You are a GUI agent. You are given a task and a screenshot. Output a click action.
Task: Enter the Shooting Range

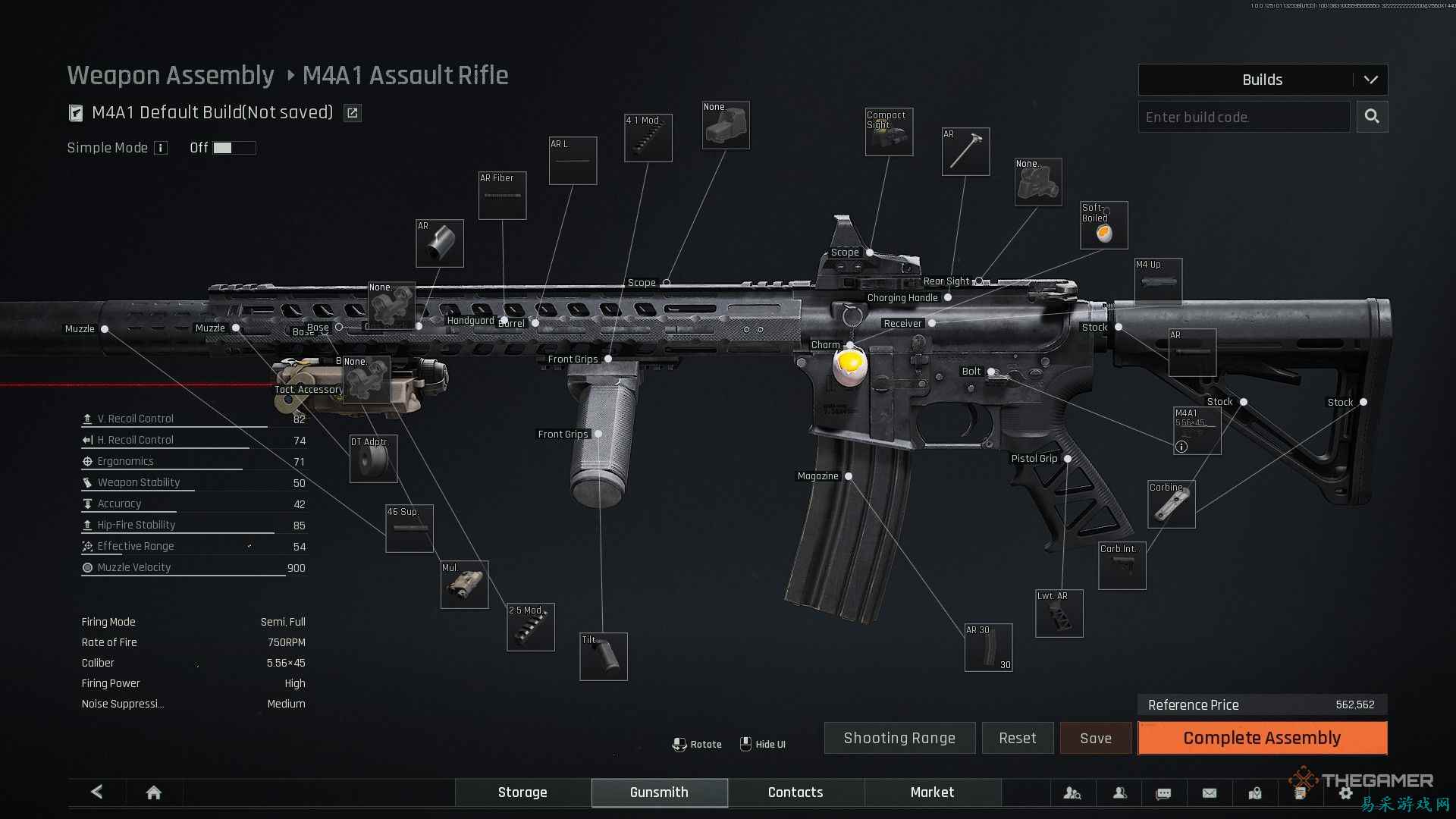click(x=899, y=738)
